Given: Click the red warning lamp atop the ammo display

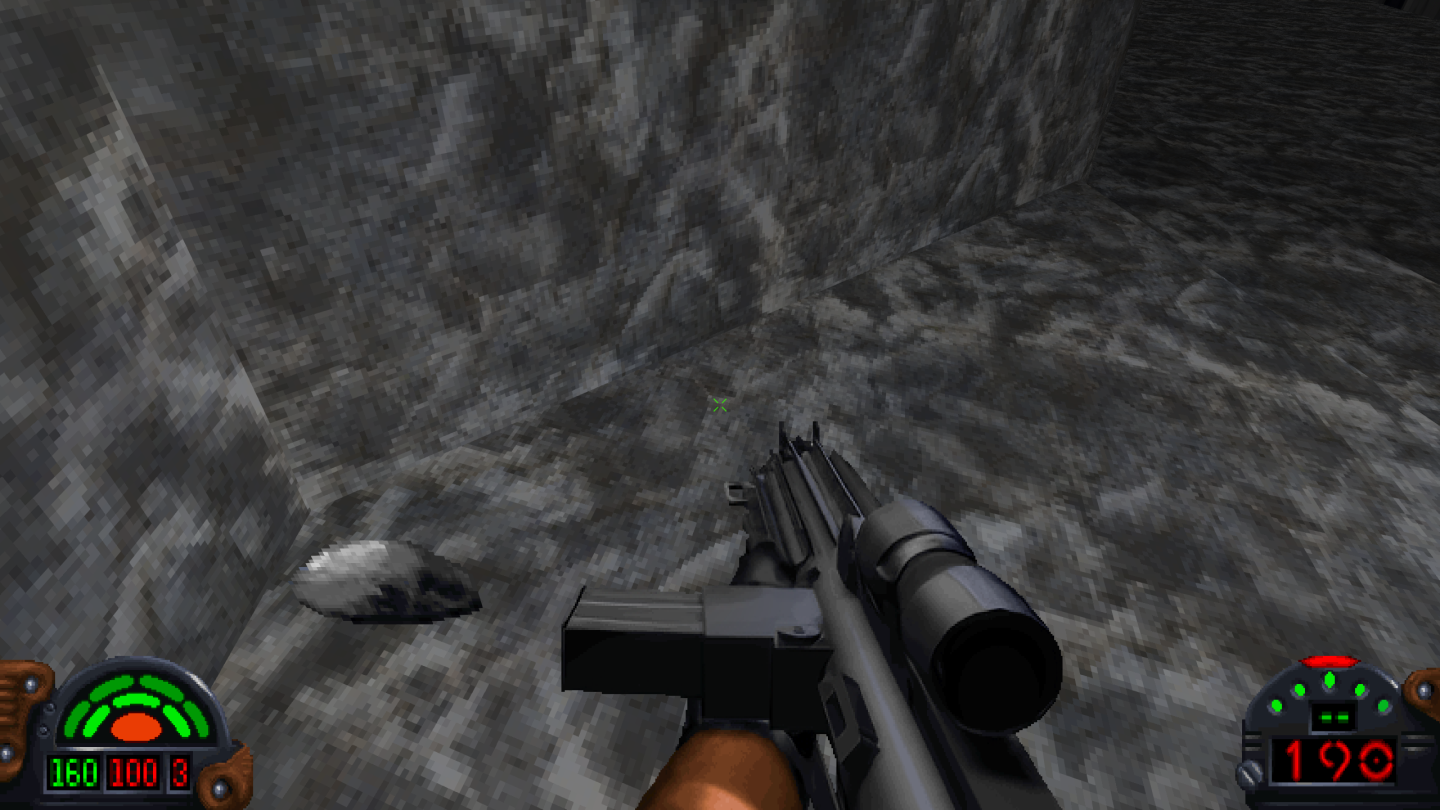Looking at the screenshot, I should [x=1328, y=660].
